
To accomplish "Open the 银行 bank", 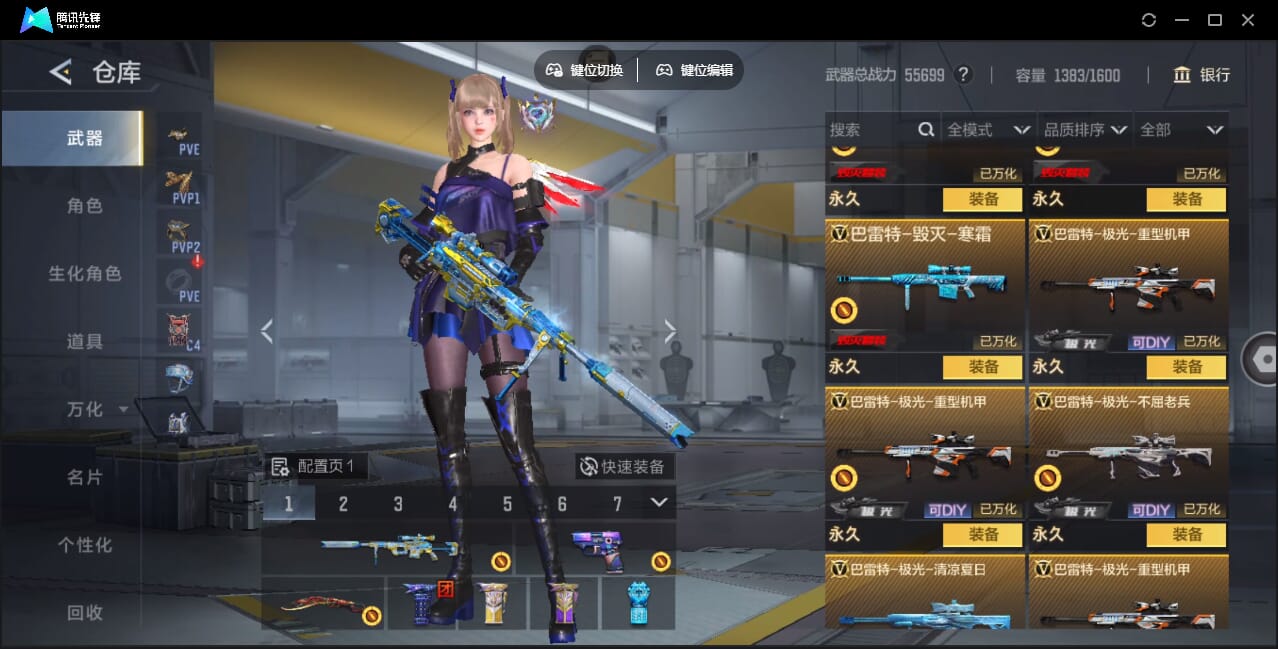I will tap(1201, 75).
